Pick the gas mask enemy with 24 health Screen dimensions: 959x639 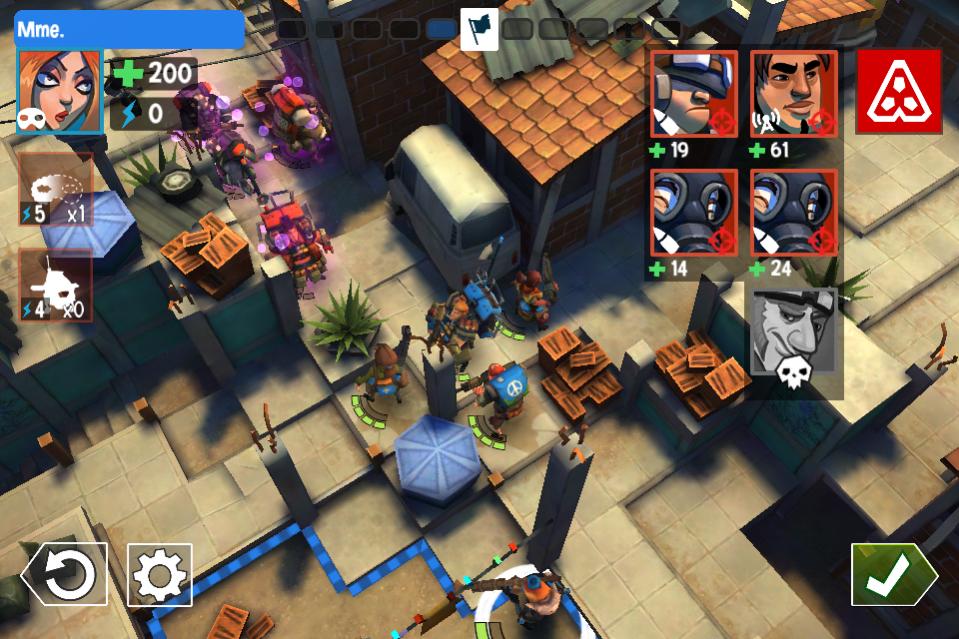coord(794,213)
